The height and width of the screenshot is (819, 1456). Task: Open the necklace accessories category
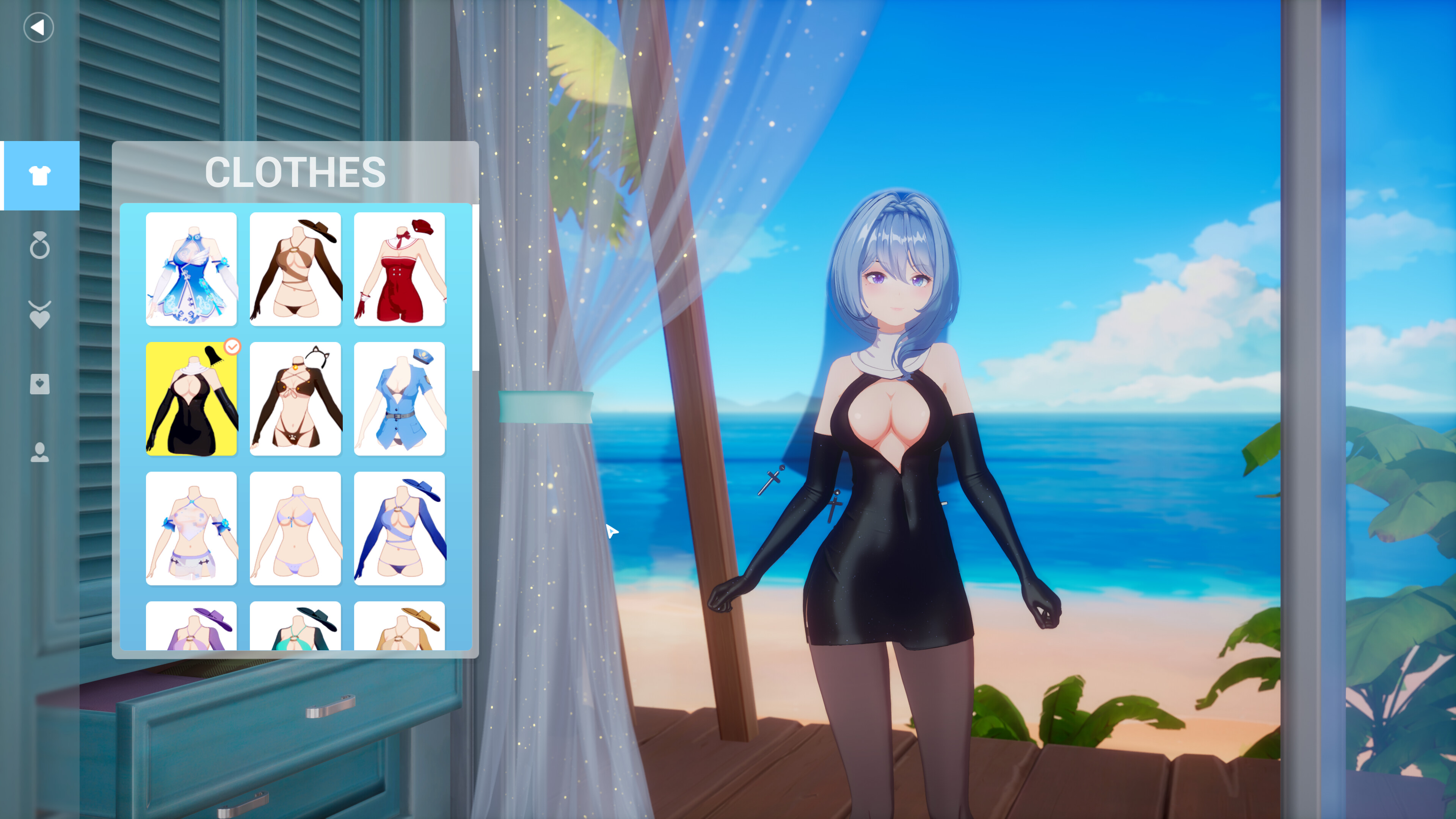pyautogui.click(x=40, y=315)
